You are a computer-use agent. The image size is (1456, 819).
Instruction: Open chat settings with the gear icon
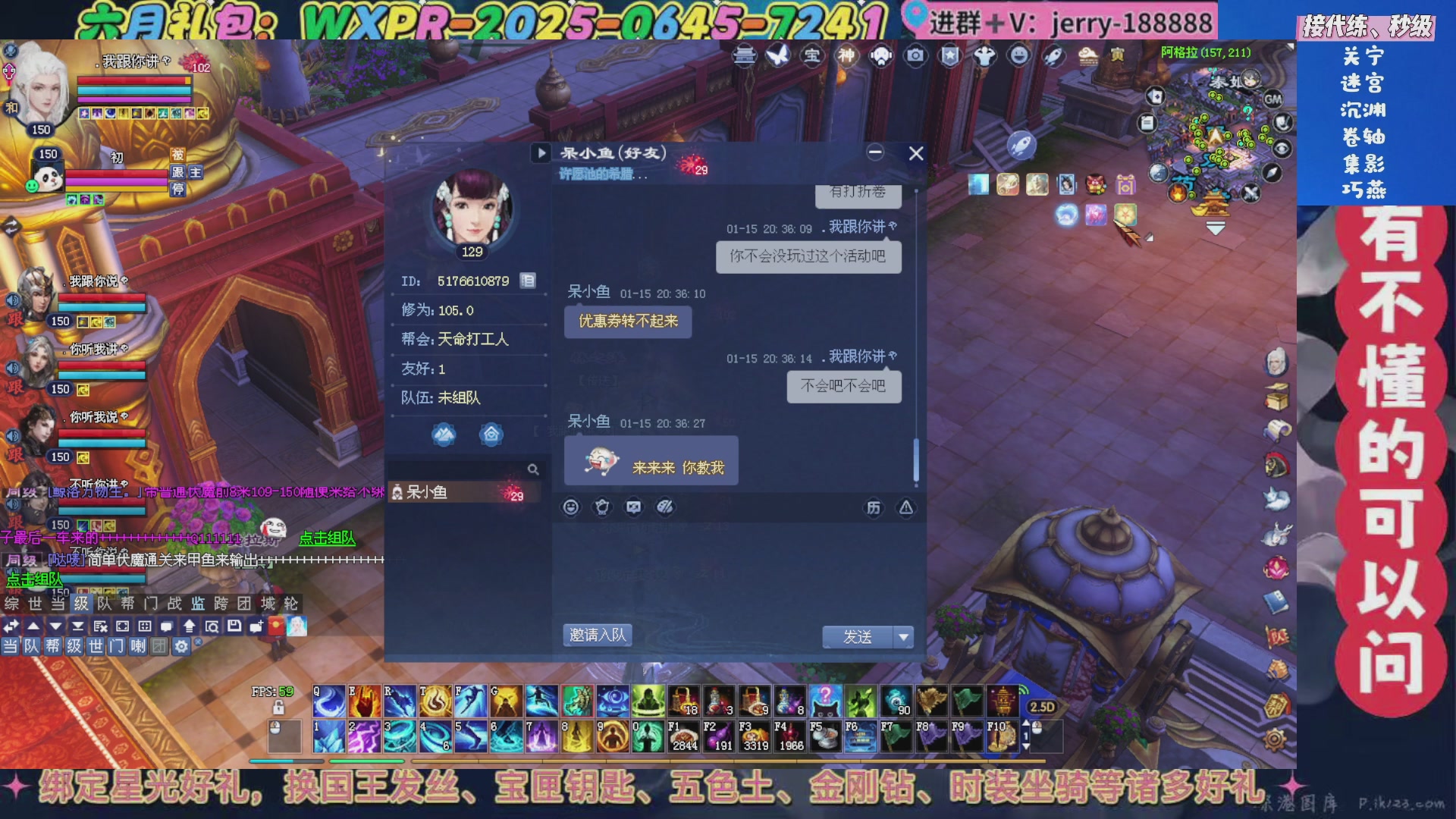pos(181,647)
